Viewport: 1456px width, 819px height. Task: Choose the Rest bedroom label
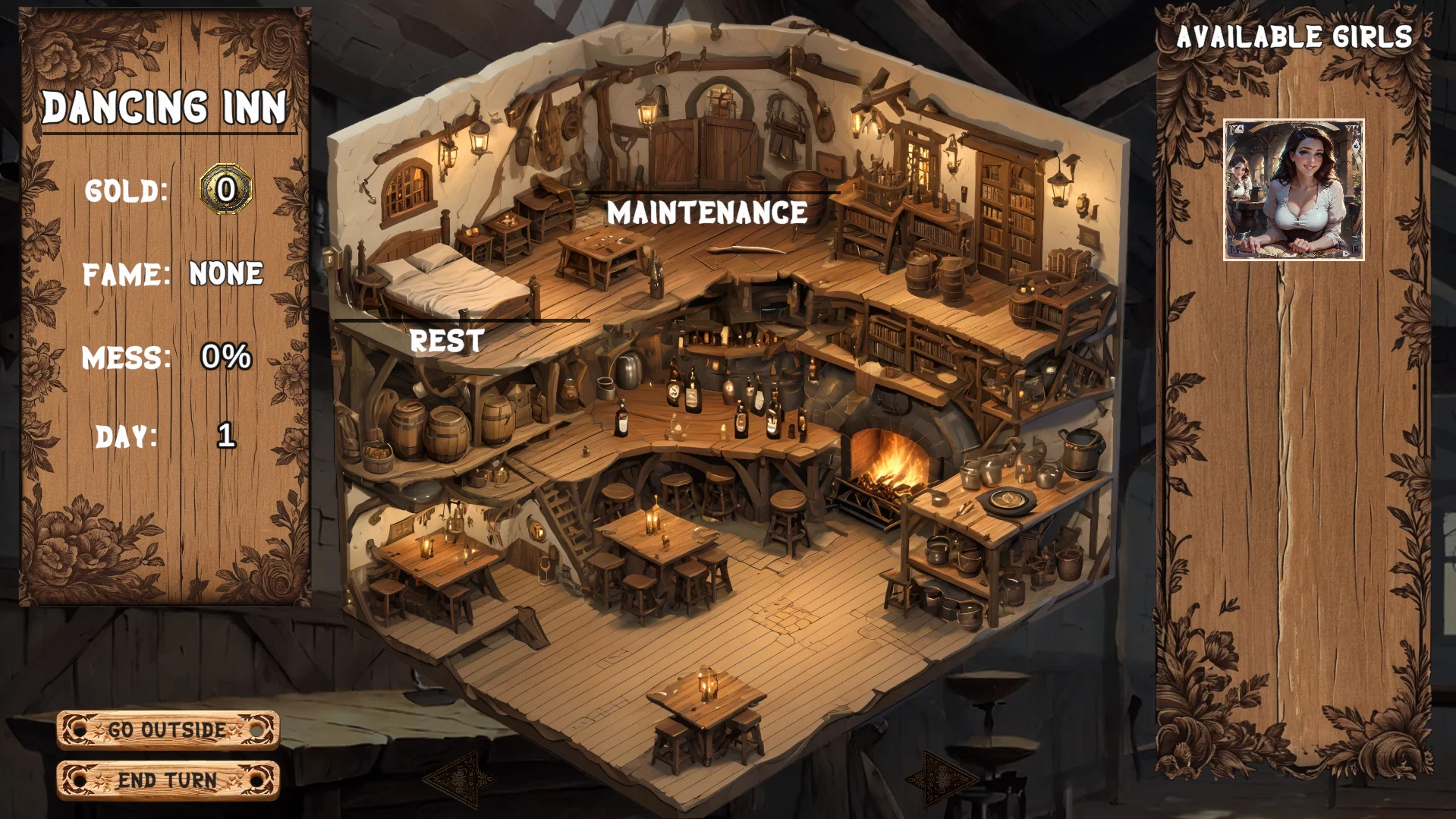coord(447,341)
